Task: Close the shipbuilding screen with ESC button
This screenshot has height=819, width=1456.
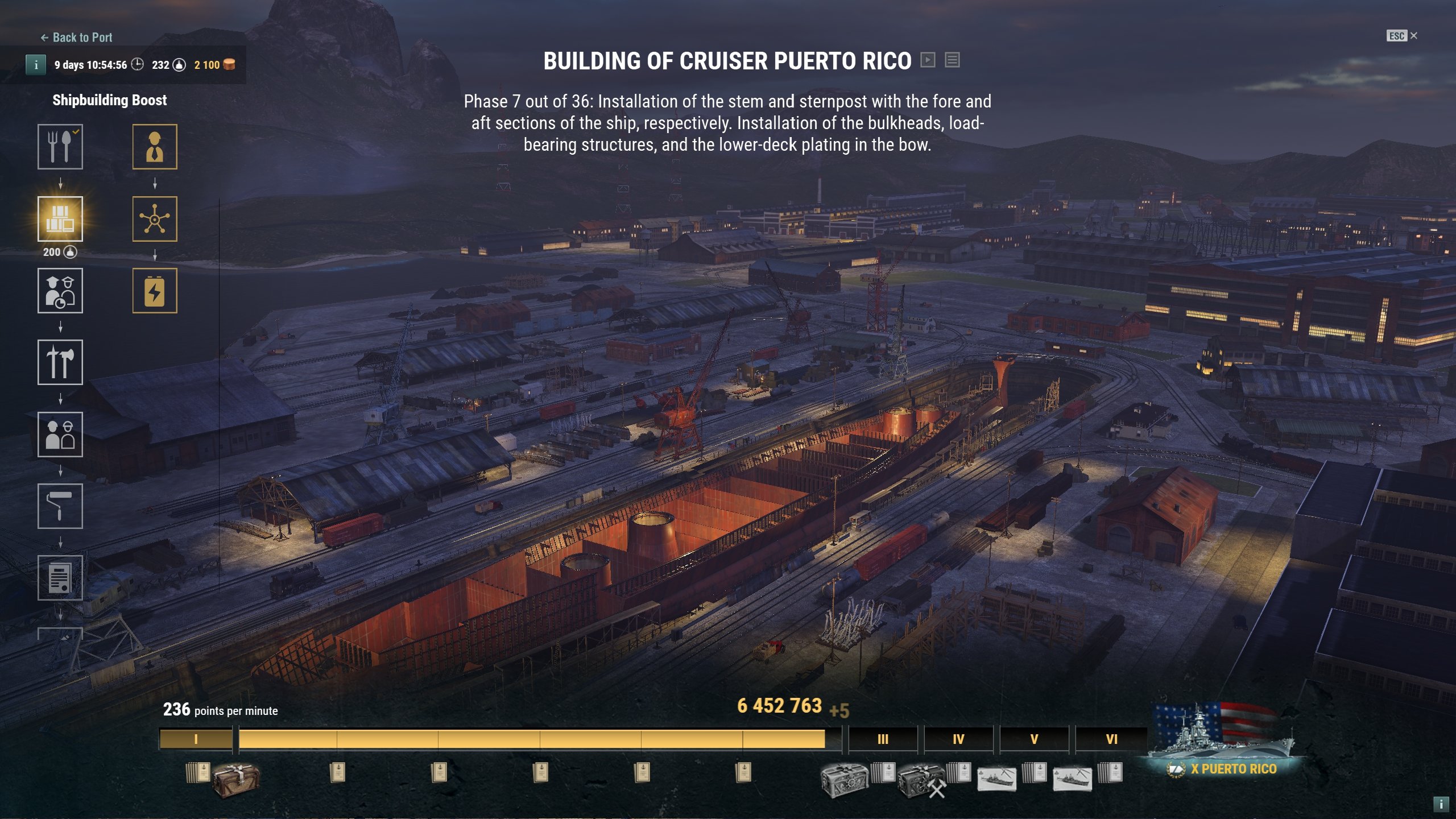Action: click(1401, 36)
